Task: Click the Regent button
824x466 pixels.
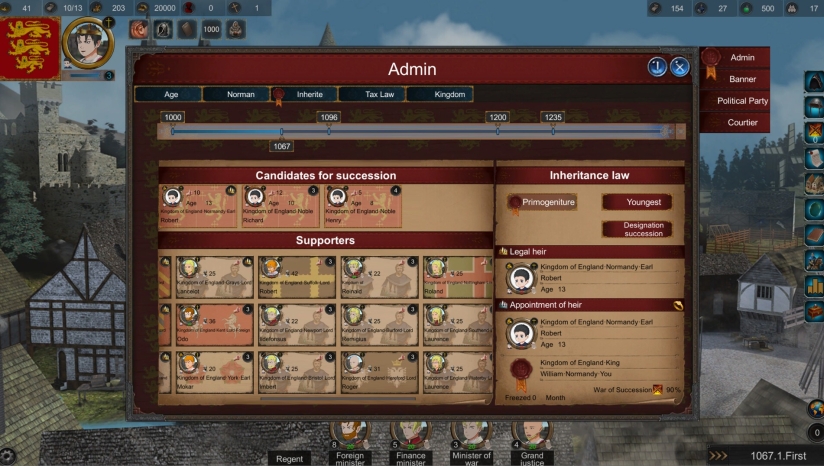Action: [x=288, y=459]
